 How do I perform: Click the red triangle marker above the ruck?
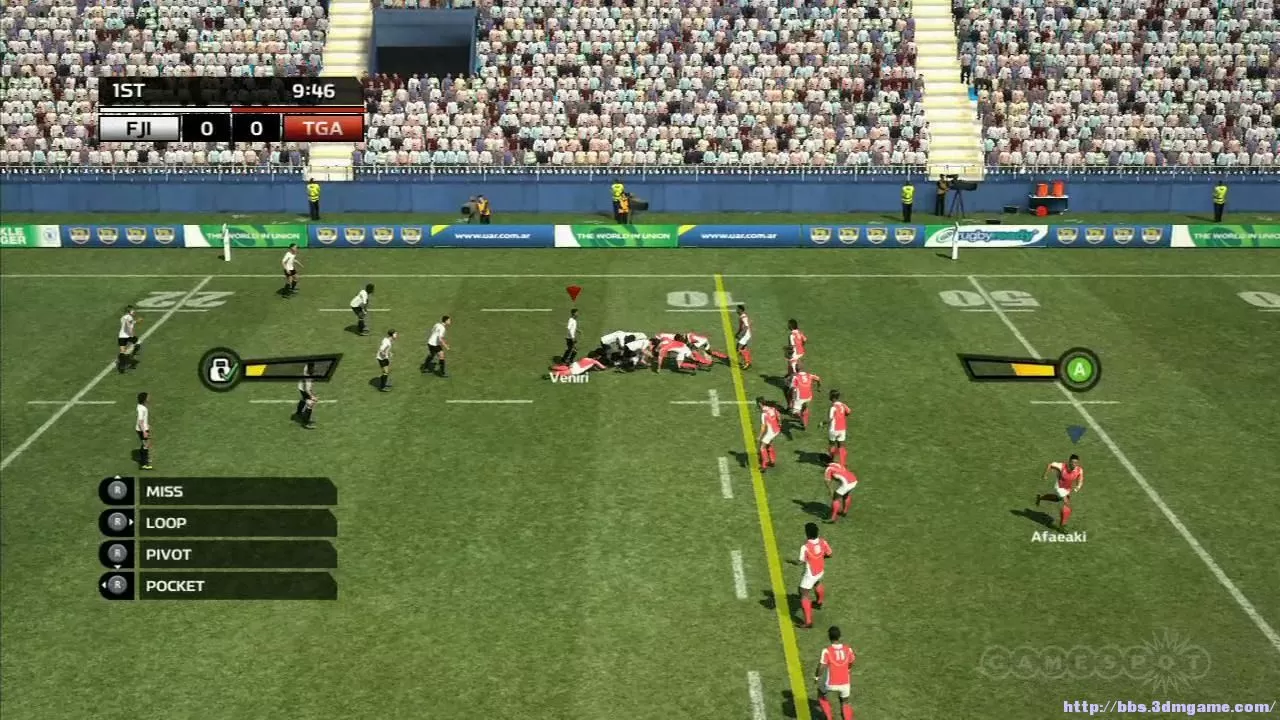click(x=572, y=292)
